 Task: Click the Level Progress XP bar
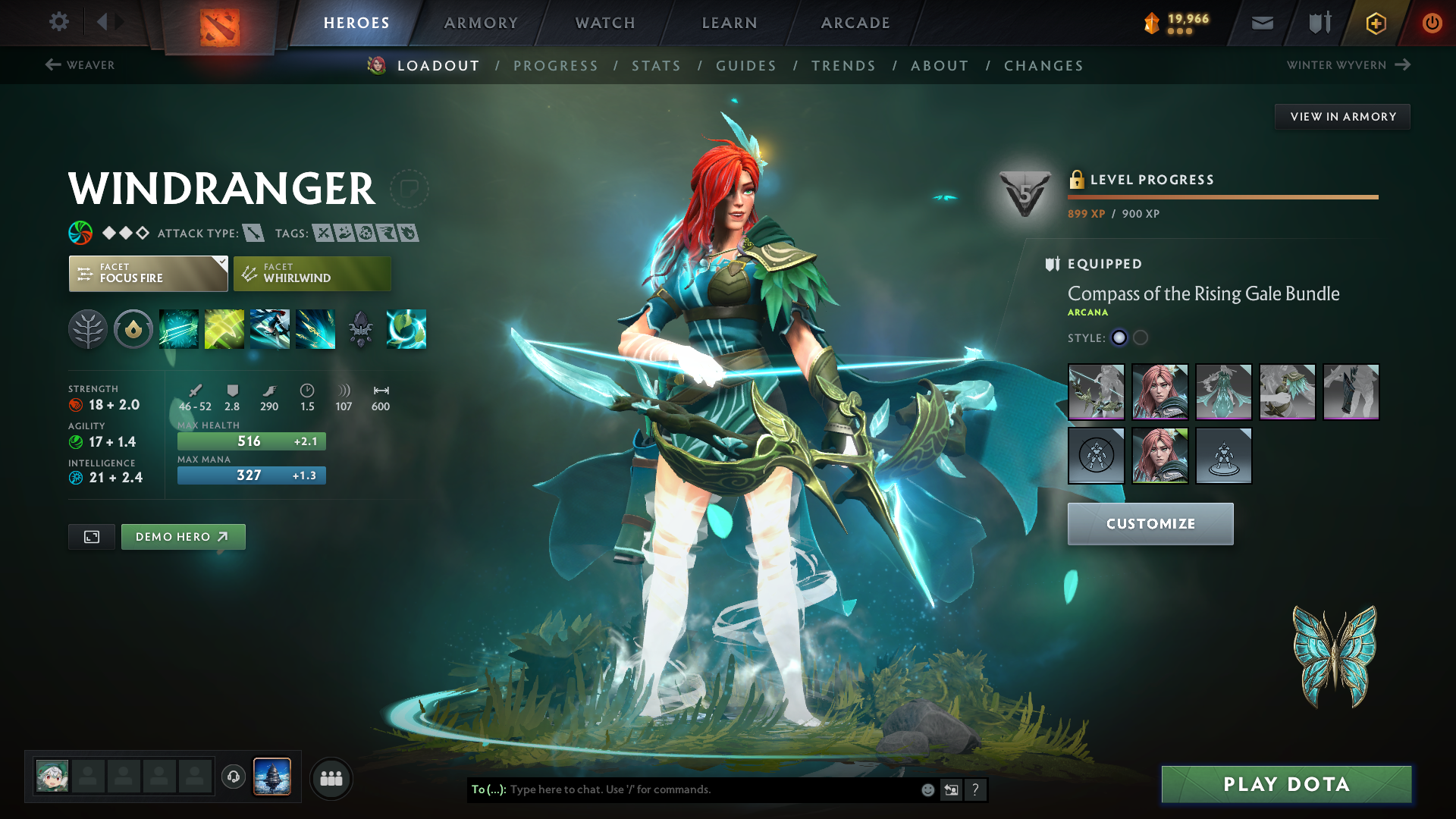pyautogui.click(x=1221, y=196)
